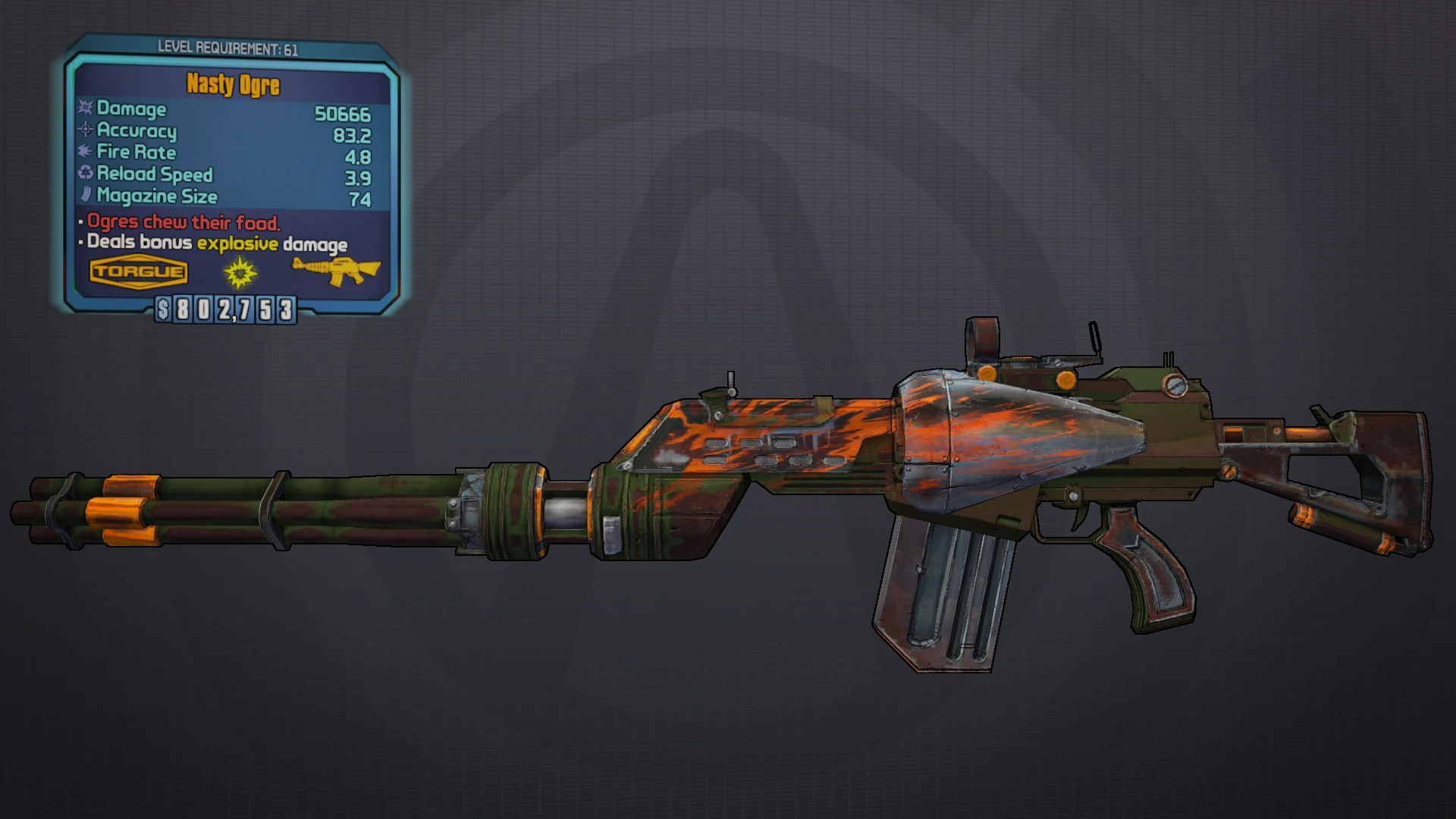Select the 'Ogres chew their food' flavor text
Image resolution: width=1456 pixels, height=819 pixels.
(x=182, y=223)
